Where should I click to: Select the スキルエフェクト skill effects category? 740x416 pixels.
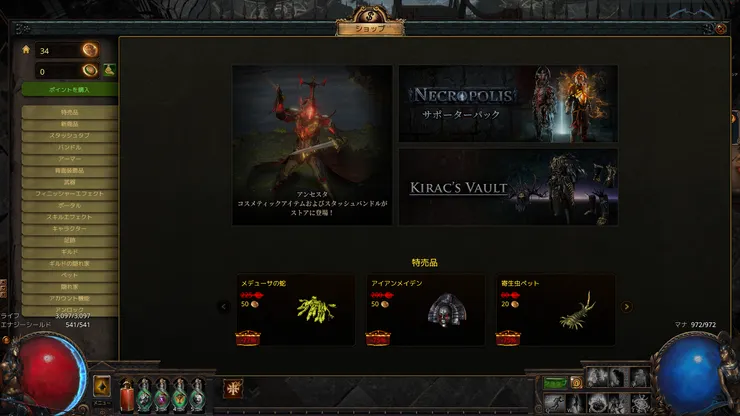(69, 216)
